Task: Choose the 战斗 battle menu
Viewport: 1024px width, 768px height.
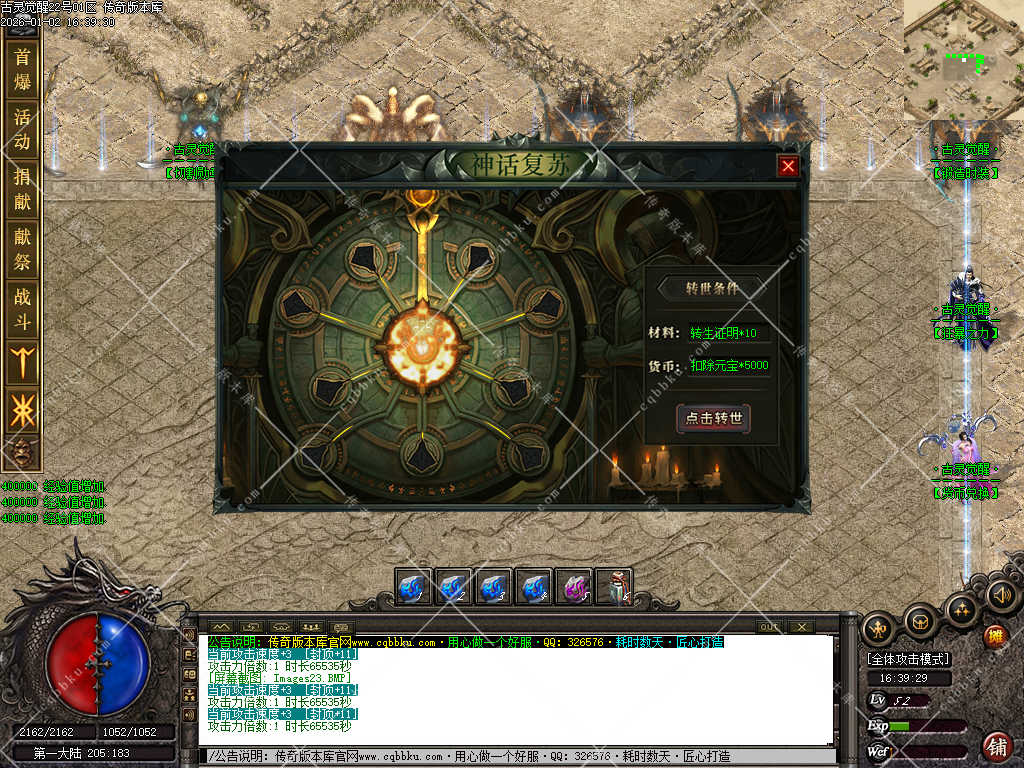Action: tap(22, 308)
